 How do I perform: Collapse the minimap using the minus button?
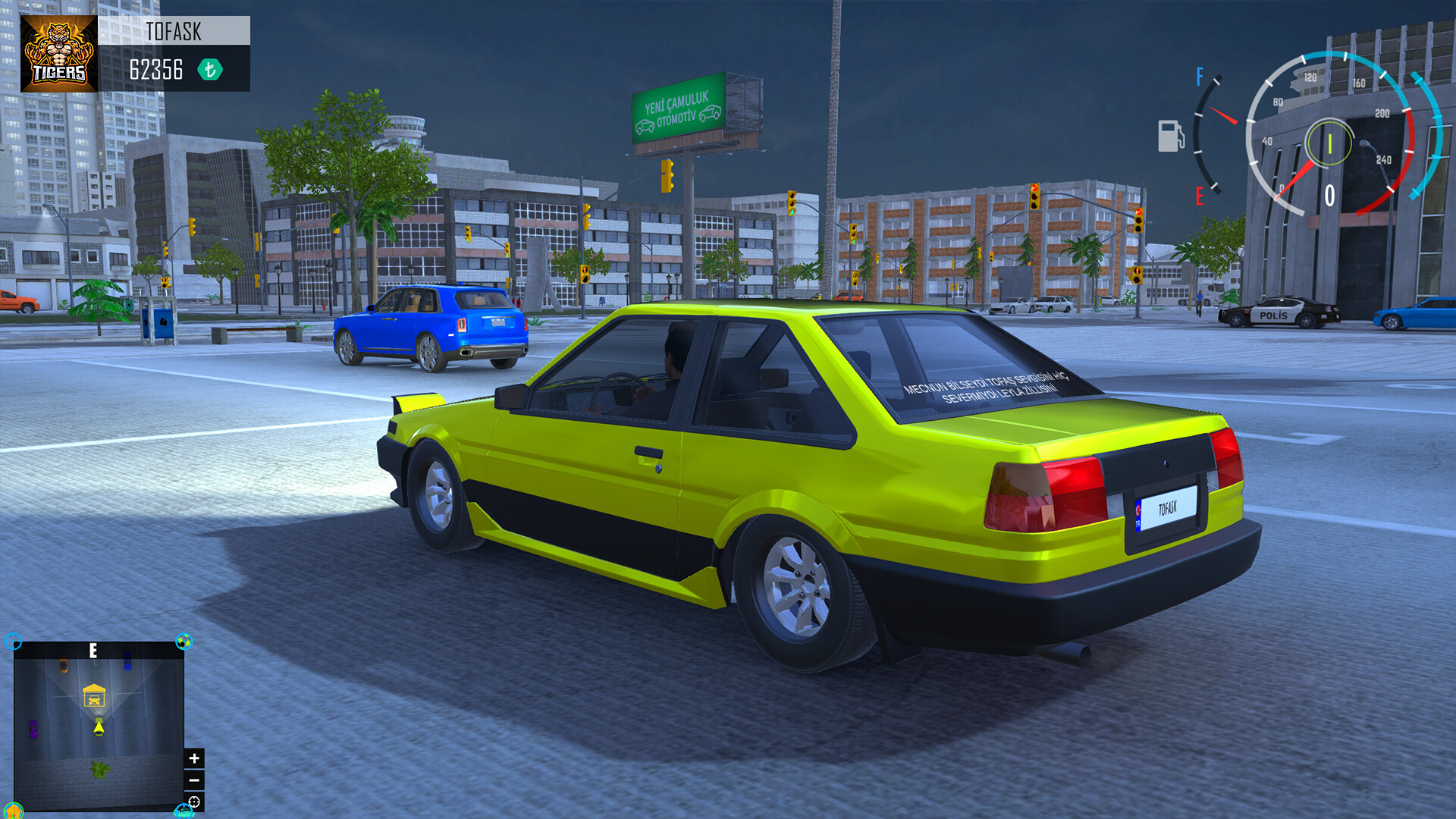(194, 780)
